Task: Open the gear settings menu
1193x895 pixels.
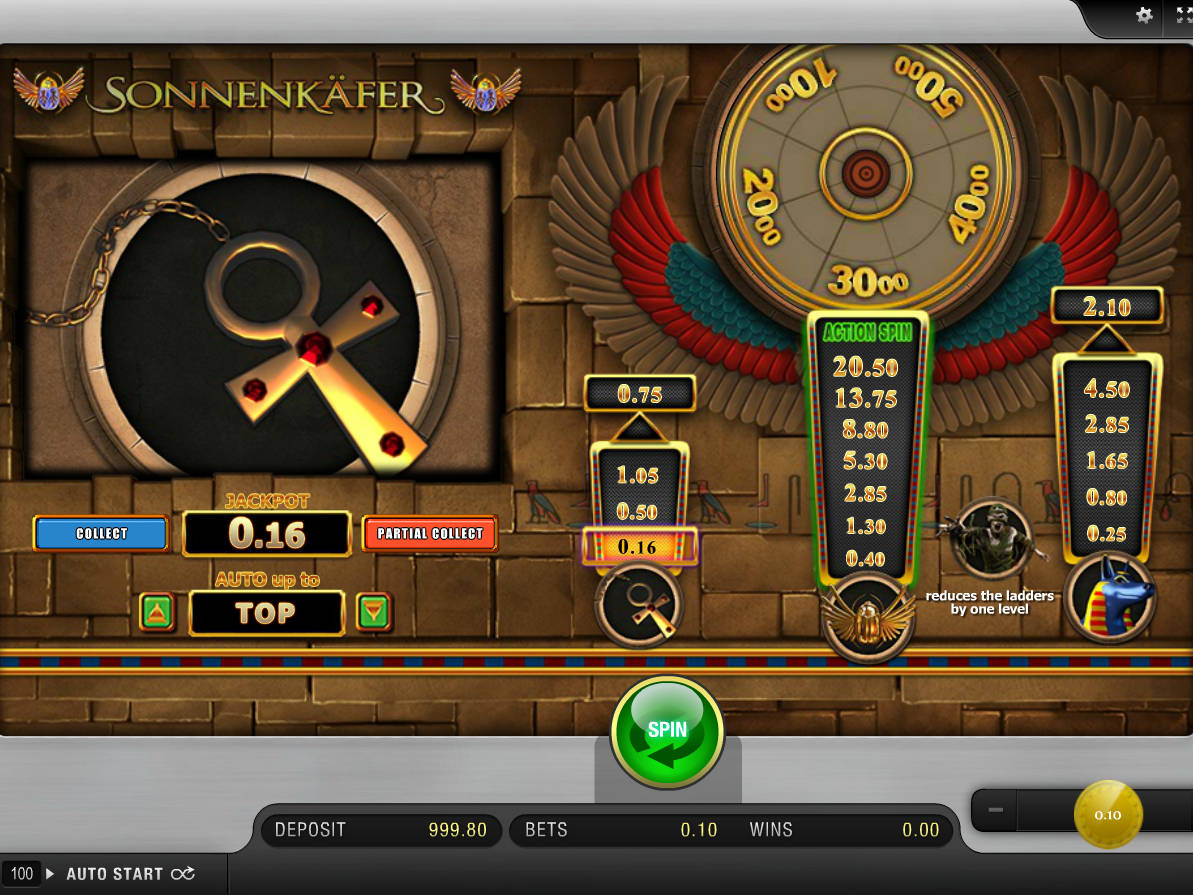Action: pos(1145,15)
